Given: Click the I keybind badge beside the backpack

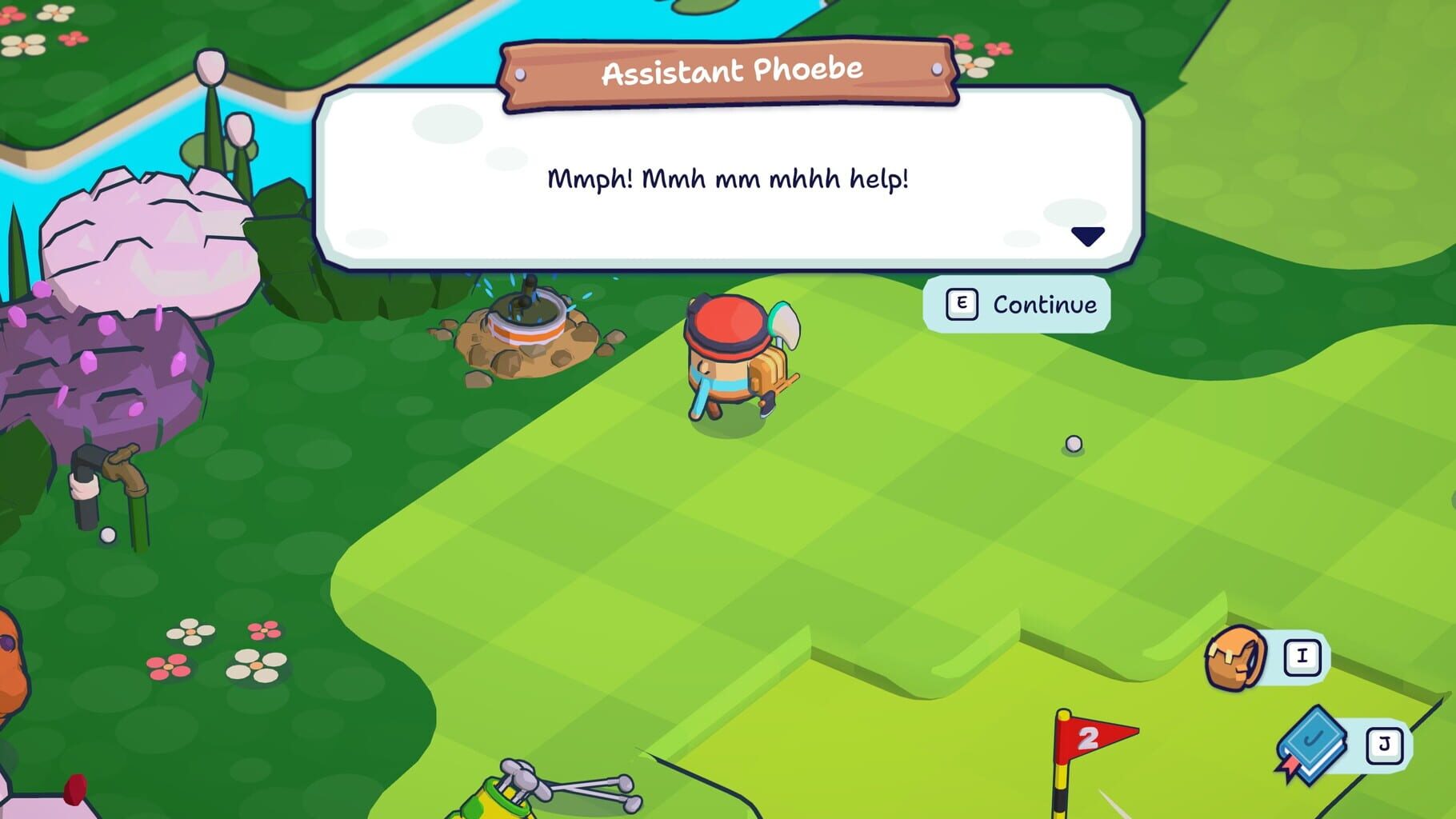Looking at the screenshot, I should [1302, 656].
